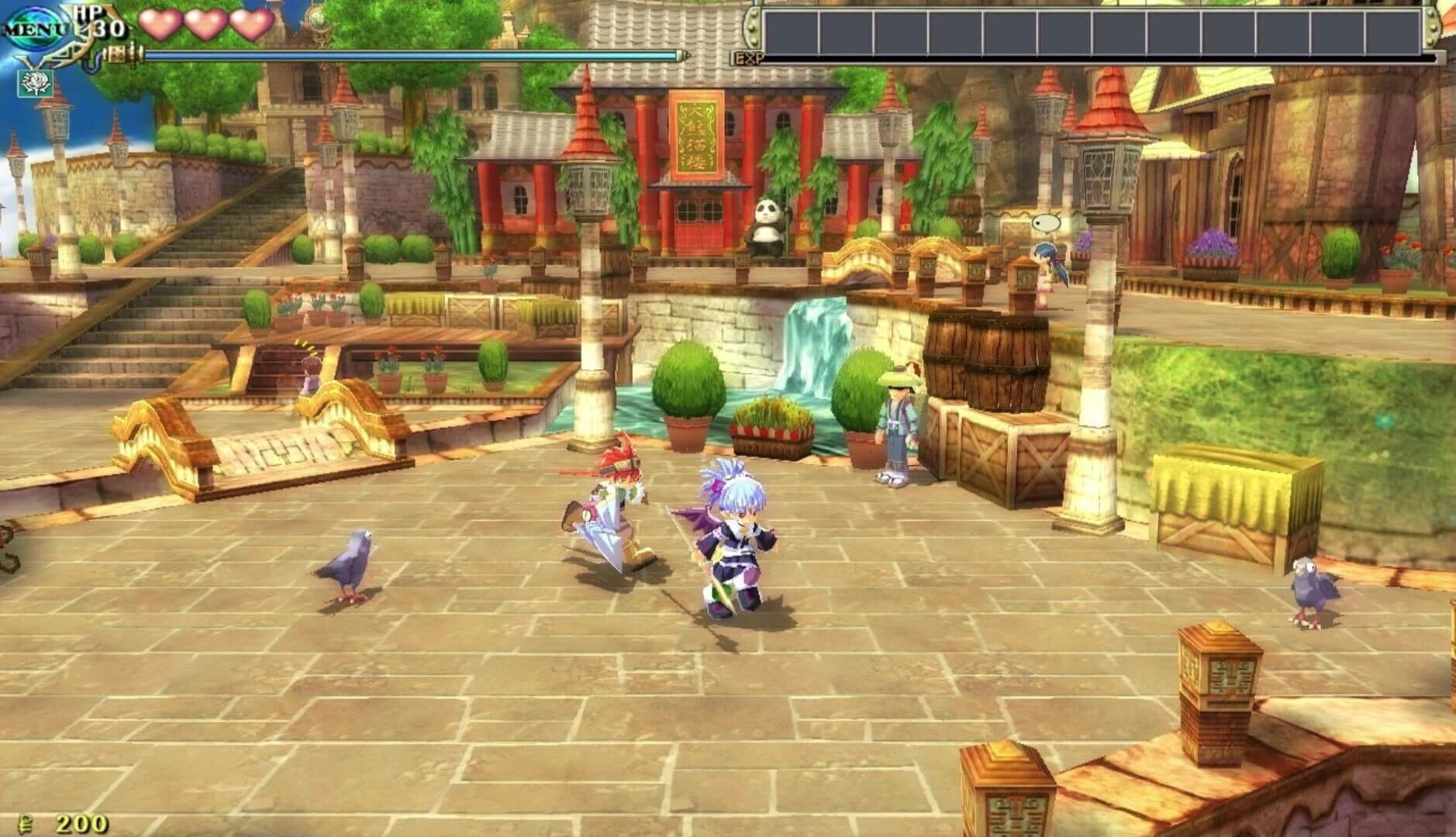
Task: Click the panda statue by the red building
Action: [x=765, y=226]
